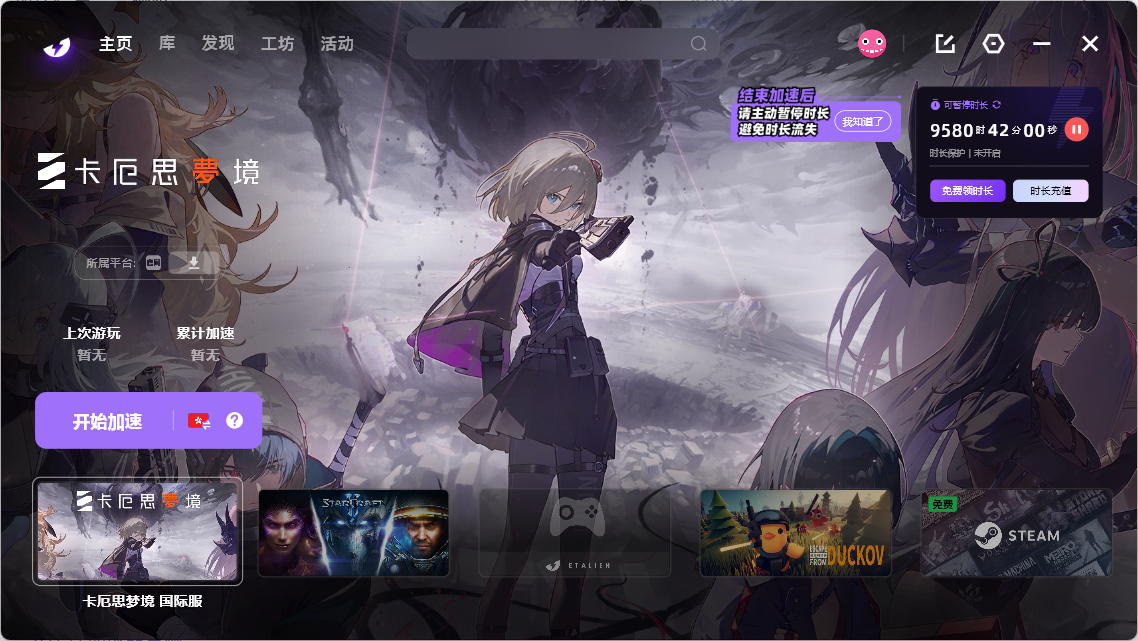The image size is (1138, 641).
Task: Click the game search box
Action: [x=550, y=44]
